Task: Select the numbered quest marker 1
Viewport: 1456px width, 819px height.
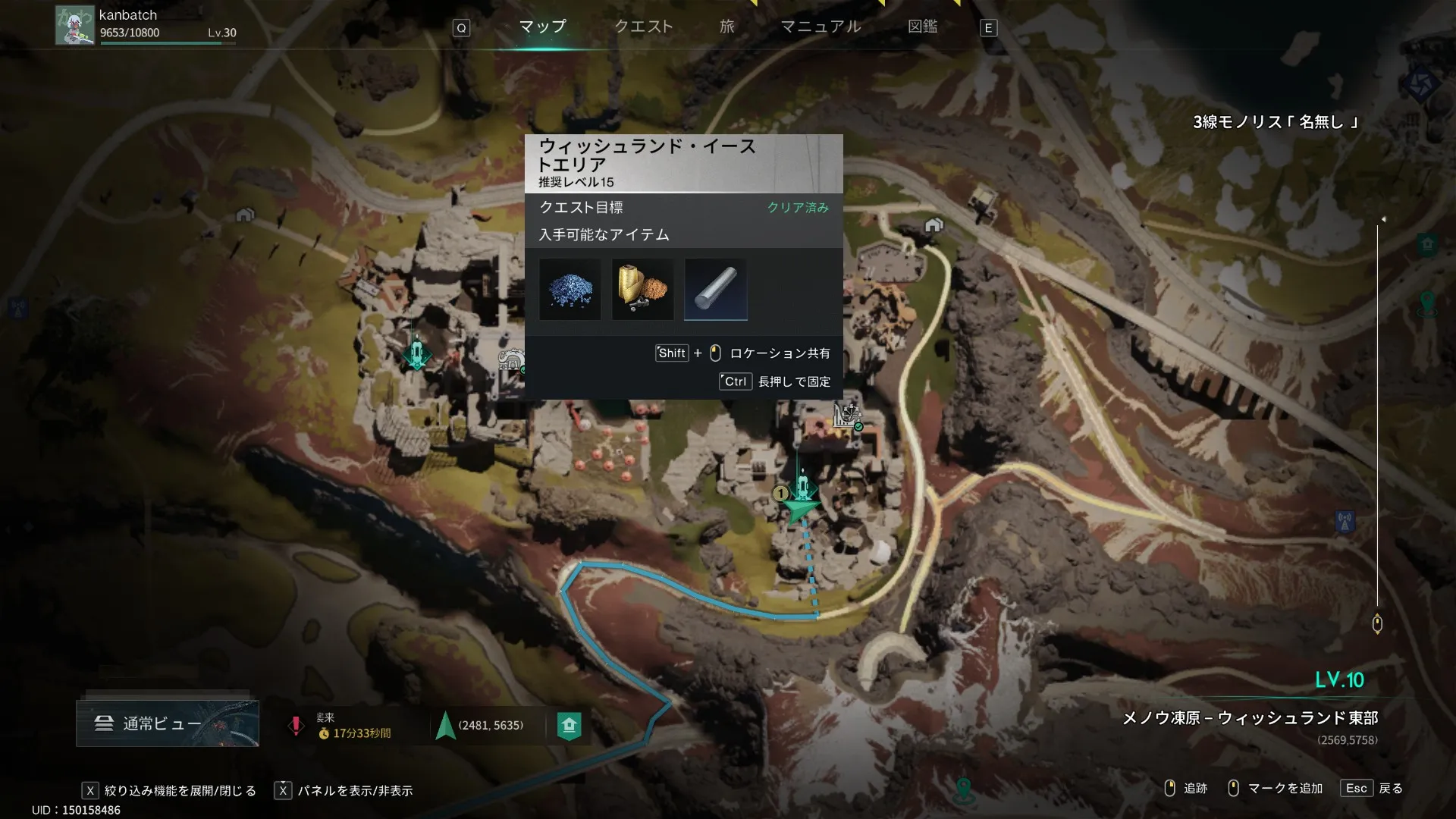Action: point(780,494)
